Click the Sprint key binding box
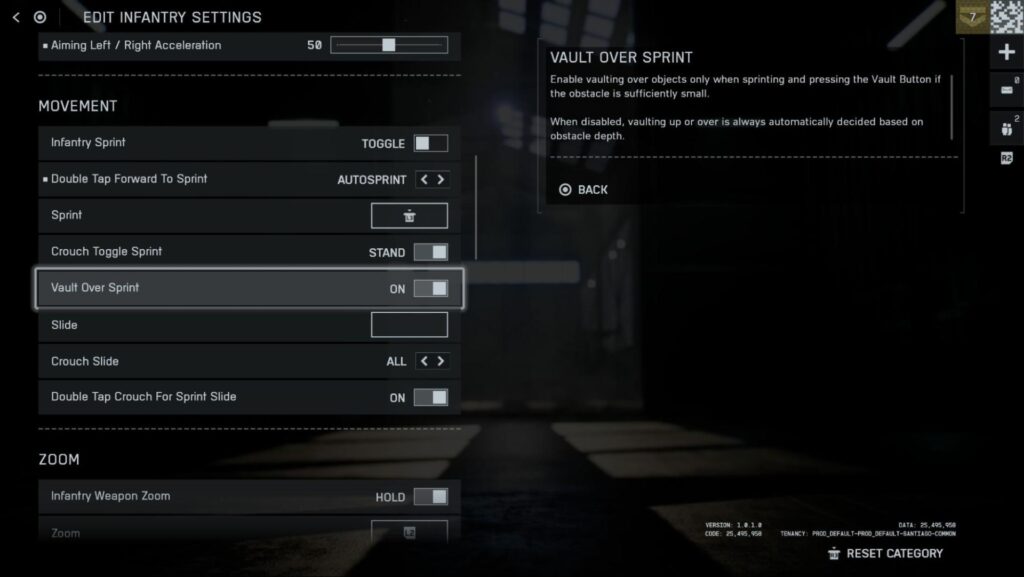1024x577 pixels. [409, 216]
